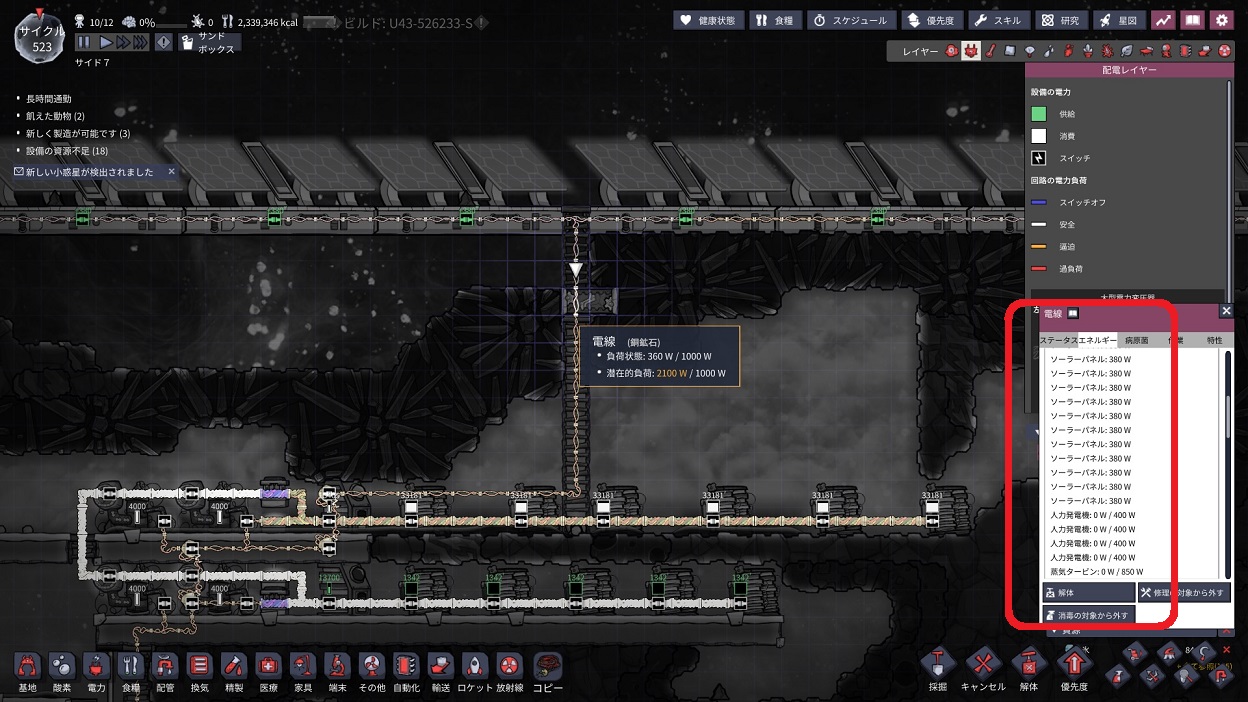Pause the game with the pause button

pos(84,42)
